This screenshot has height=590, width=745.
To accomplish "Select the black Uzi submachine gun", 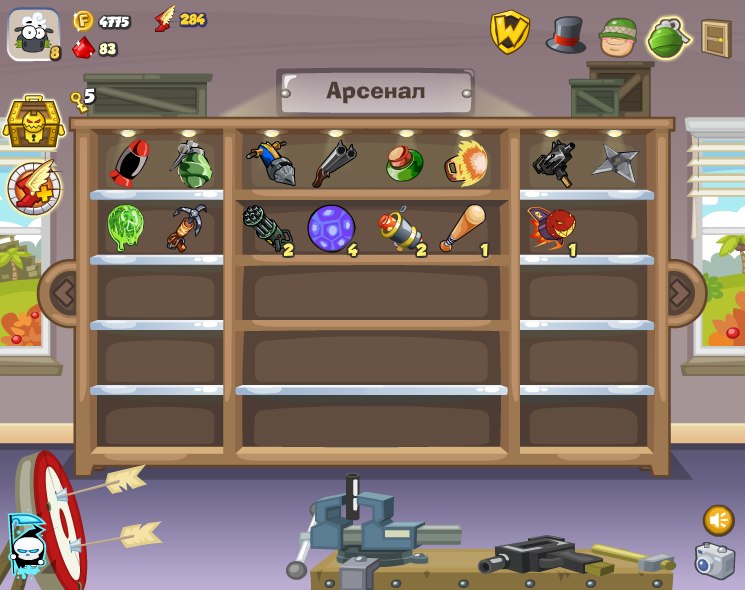I will (553, 162).
